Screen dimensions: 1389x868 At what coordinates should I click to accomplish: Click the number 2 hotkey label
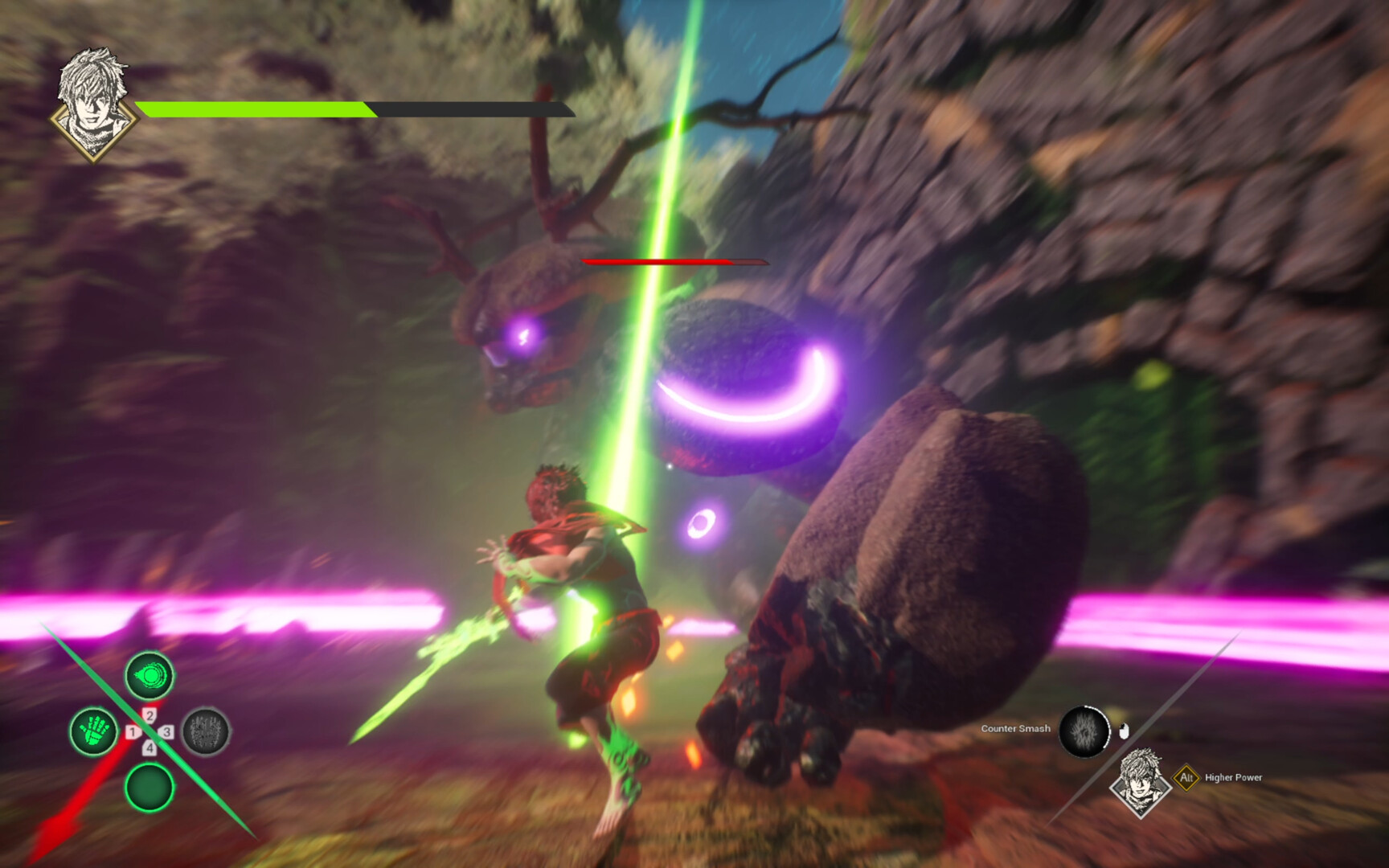tap(150, 714)
